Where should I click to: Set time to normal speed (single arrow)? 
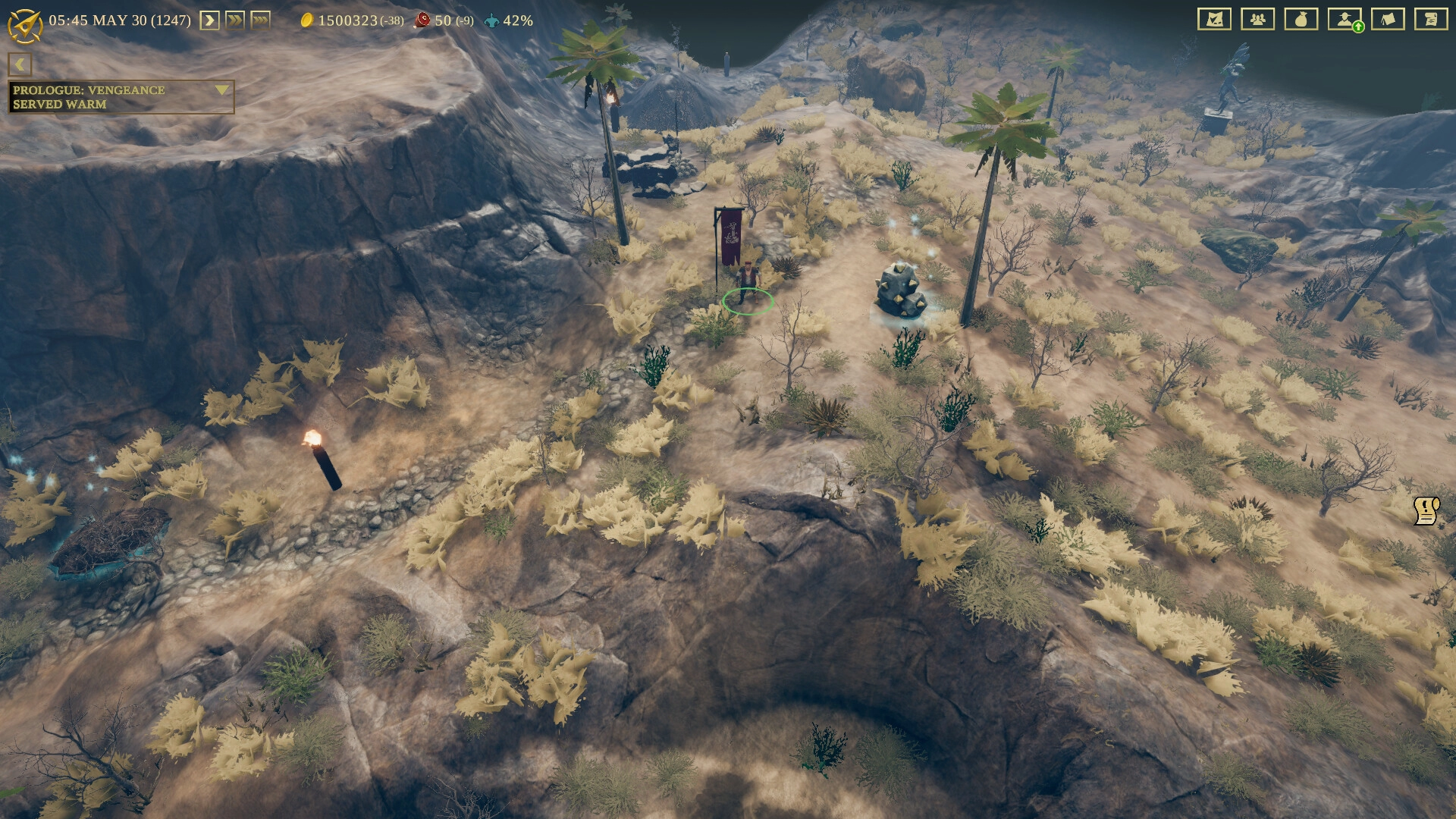(x=209, y=20)
